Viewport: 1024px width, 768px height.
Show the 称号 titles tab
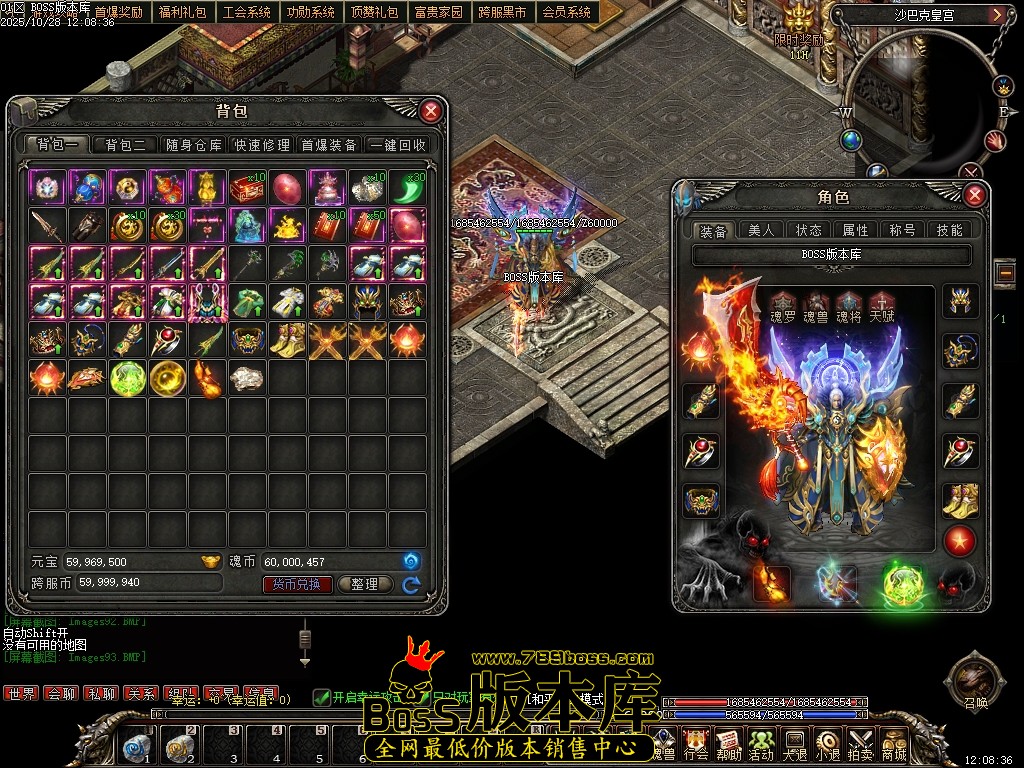pyautogui.click(x=903, y=230)
